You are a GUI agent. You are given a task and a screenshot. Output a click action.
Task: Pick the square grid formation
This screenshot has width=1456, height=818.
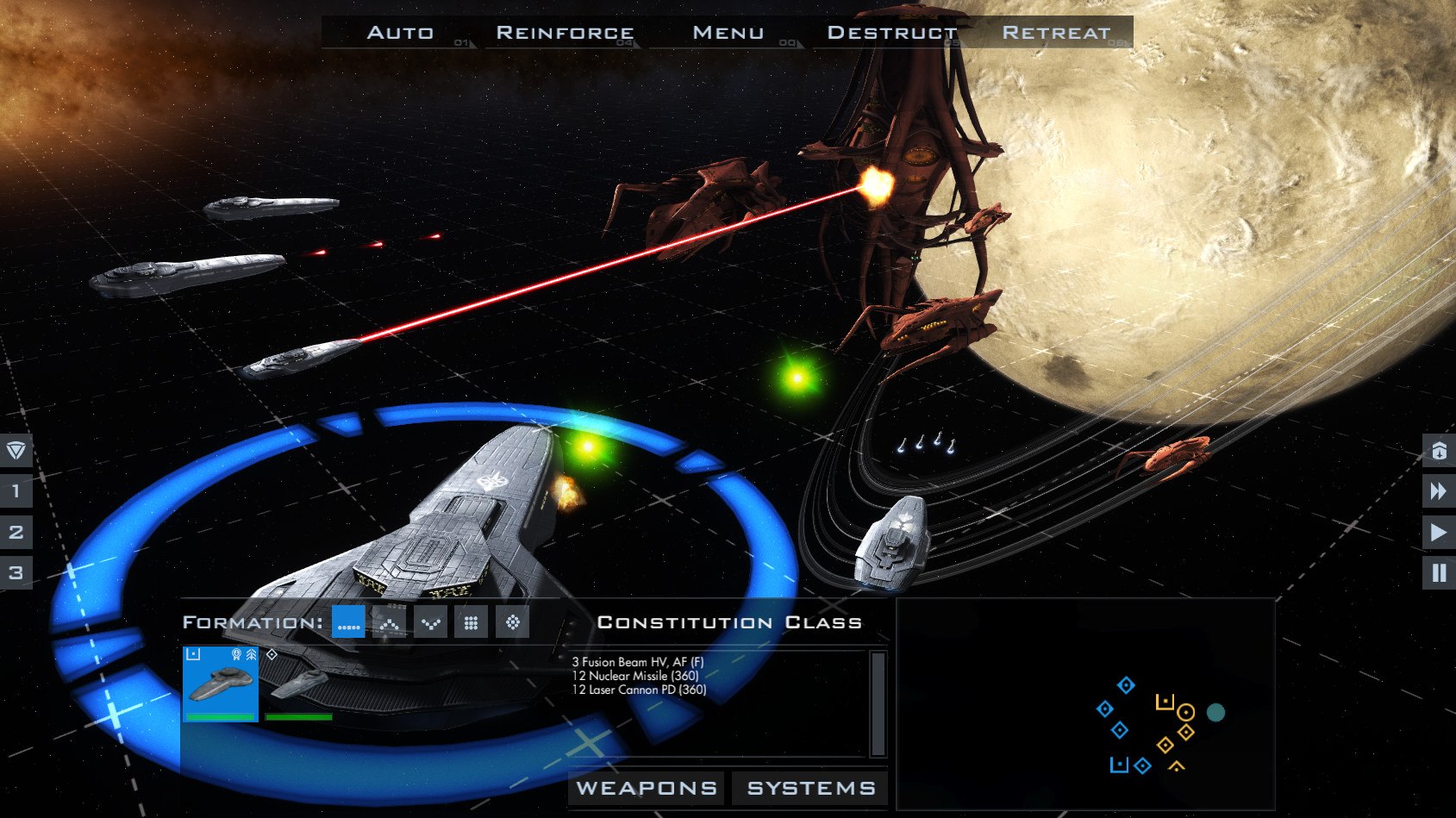[x=471, y=622]
